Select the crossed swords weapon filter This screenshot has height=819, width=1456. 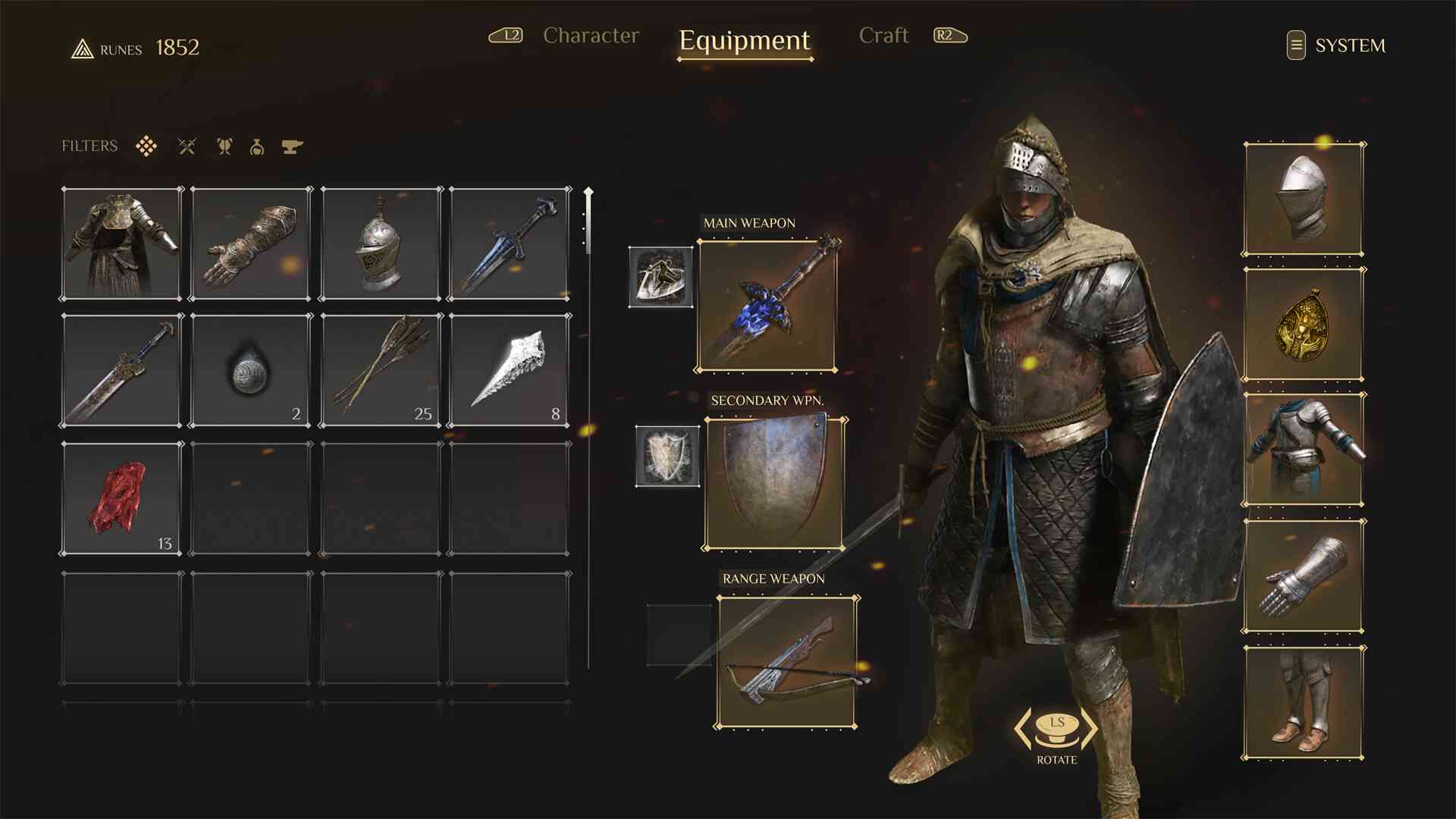[187, 146]
